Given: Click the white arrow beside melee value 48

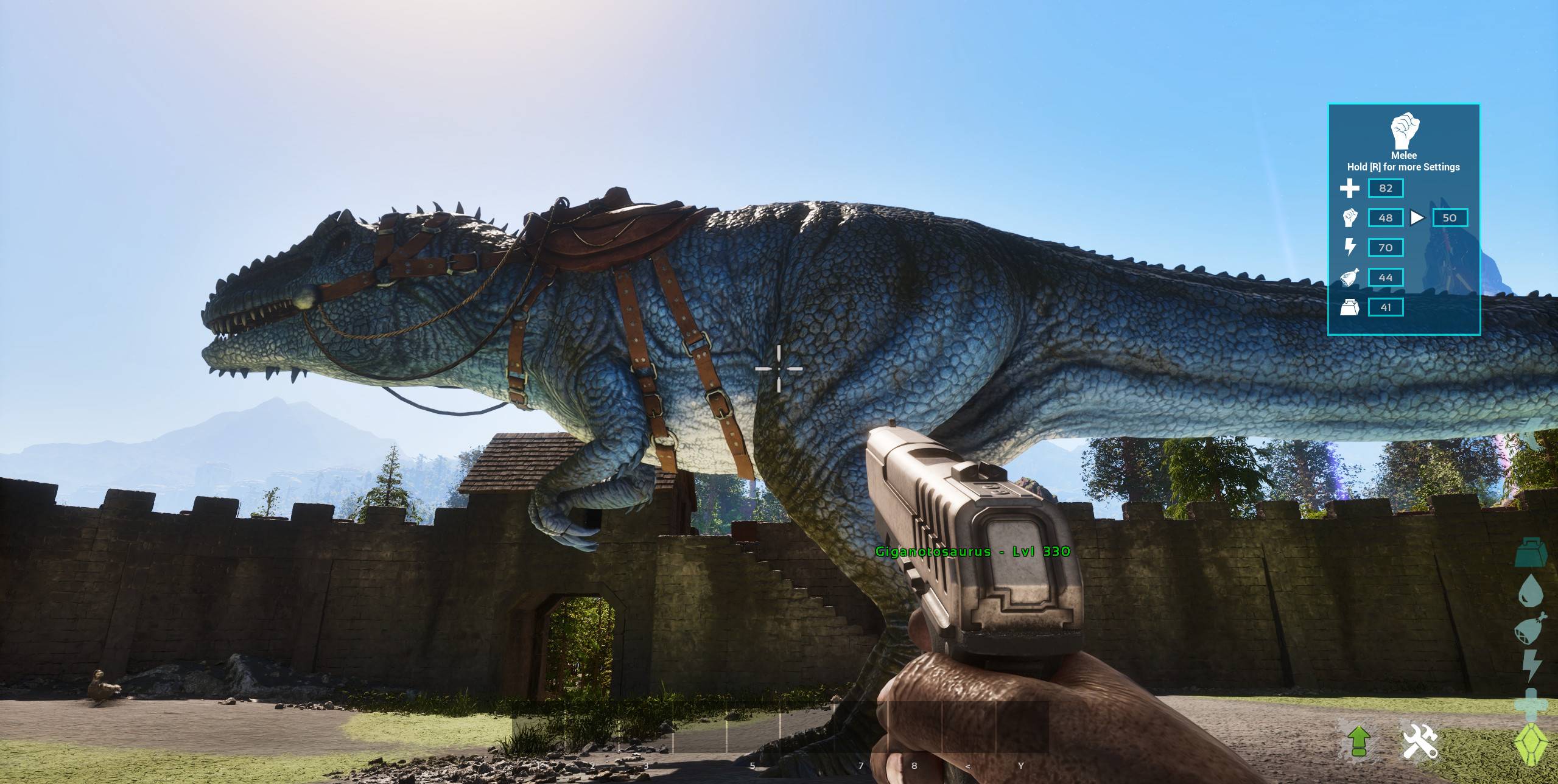Looking at the screenshot, I should point(1417,218).
